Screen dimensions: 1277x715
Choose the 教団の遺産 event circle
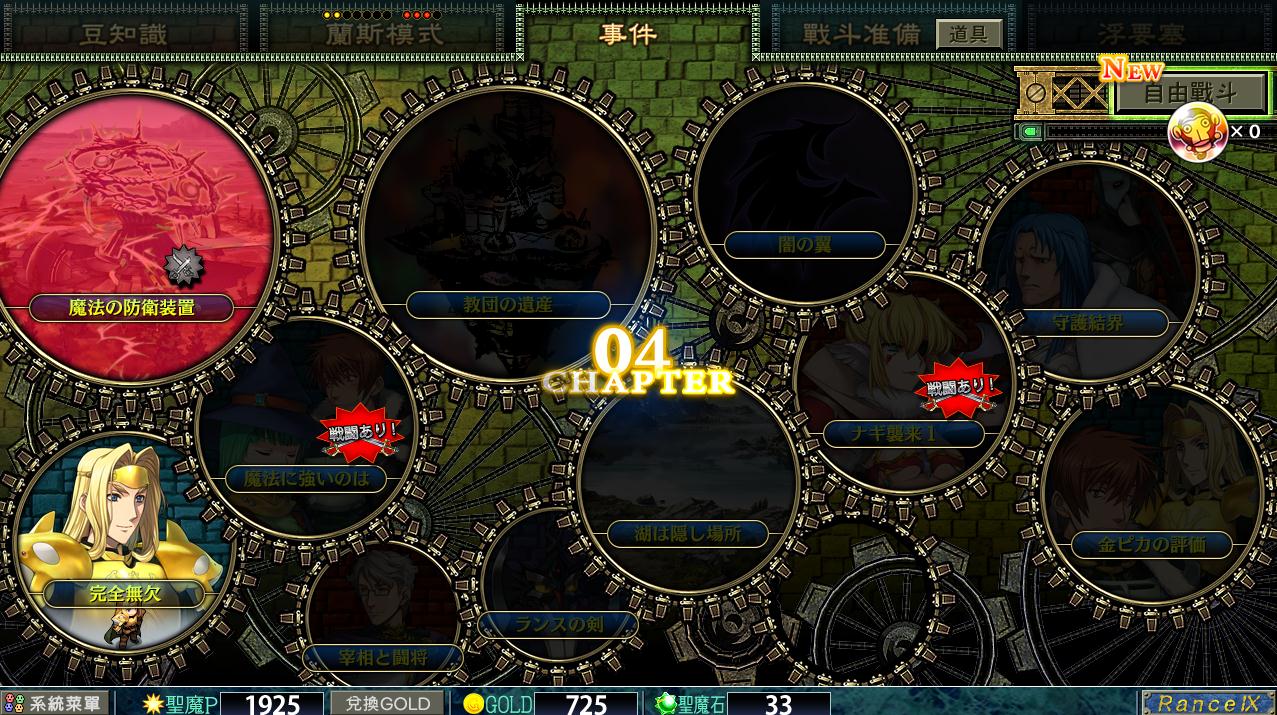[507, 304]
